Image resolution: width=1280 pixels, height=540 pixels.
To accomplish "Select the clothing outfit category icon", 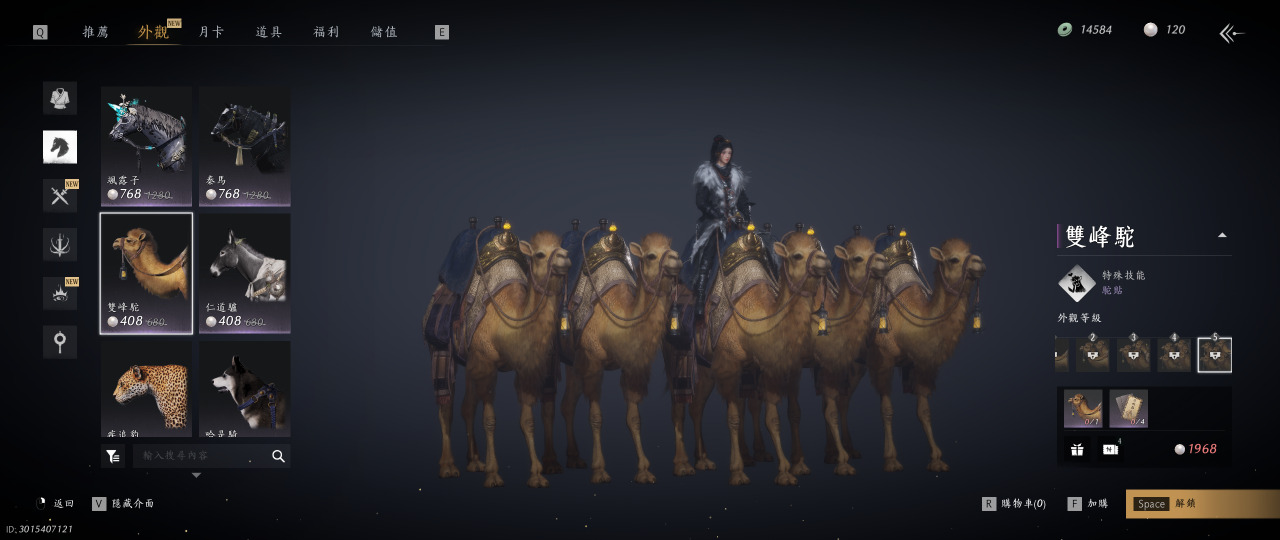I will point(60,98).
